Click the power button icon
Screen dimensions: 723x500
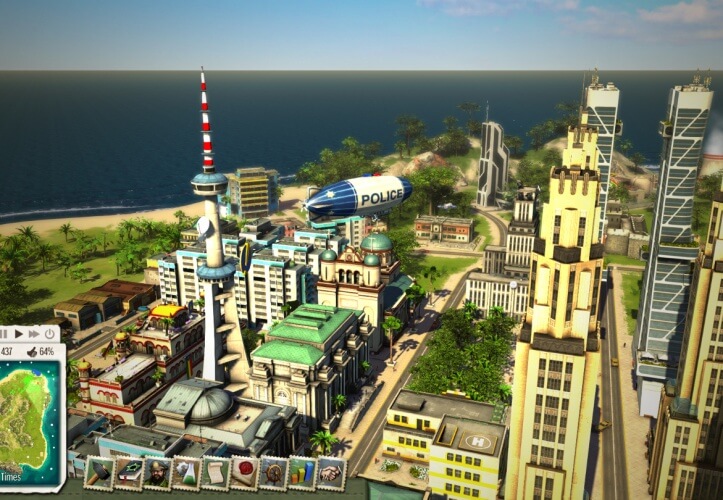coord(50,333)
